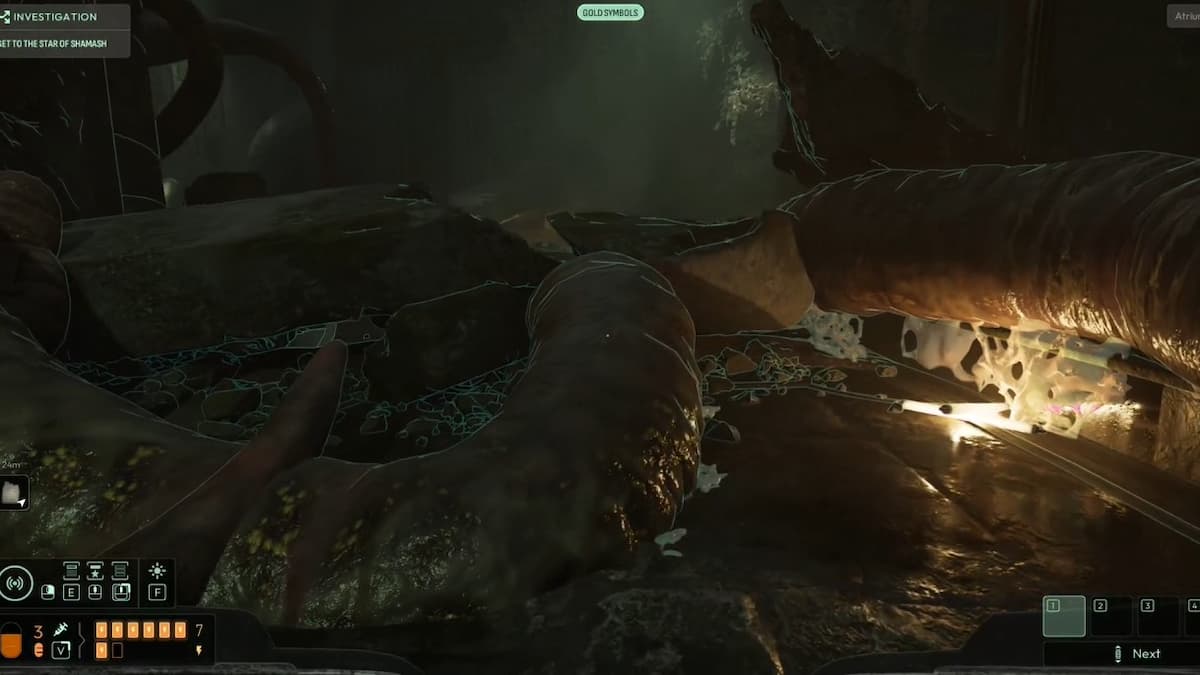Choose hotbar slot 3

pyautogui.click(x=1158, y=616)
